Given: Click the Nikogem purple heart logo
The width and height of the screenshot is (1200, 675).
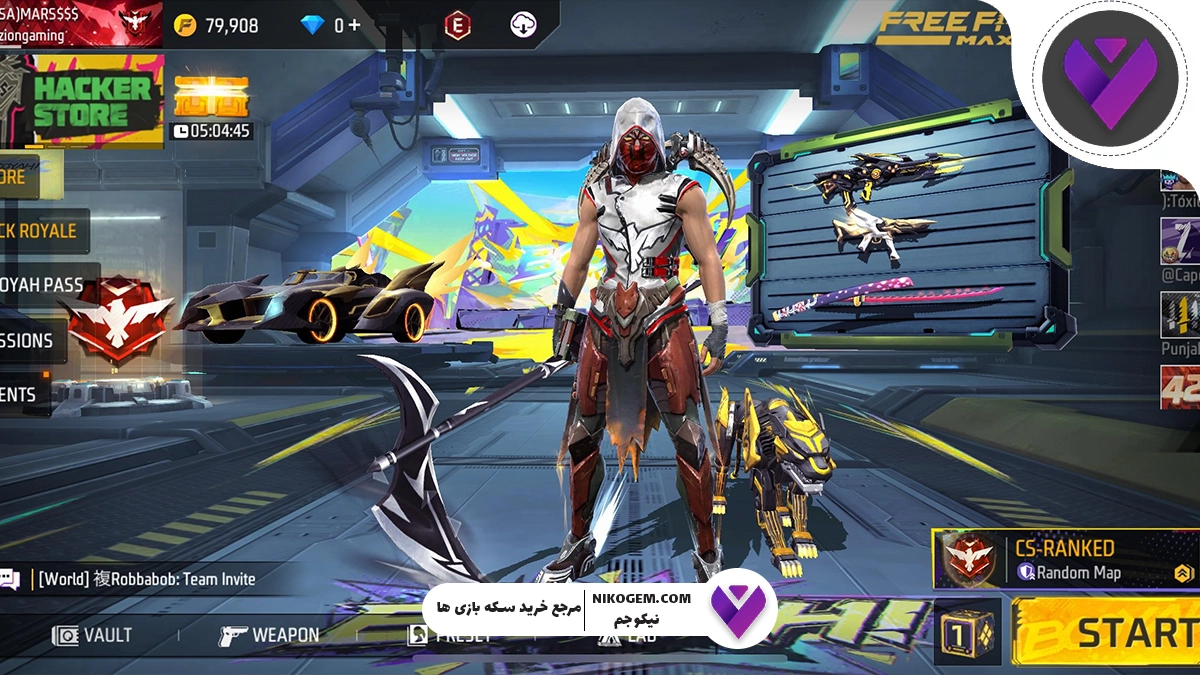Looking at the screenshot, I should tap(1106, 84).
